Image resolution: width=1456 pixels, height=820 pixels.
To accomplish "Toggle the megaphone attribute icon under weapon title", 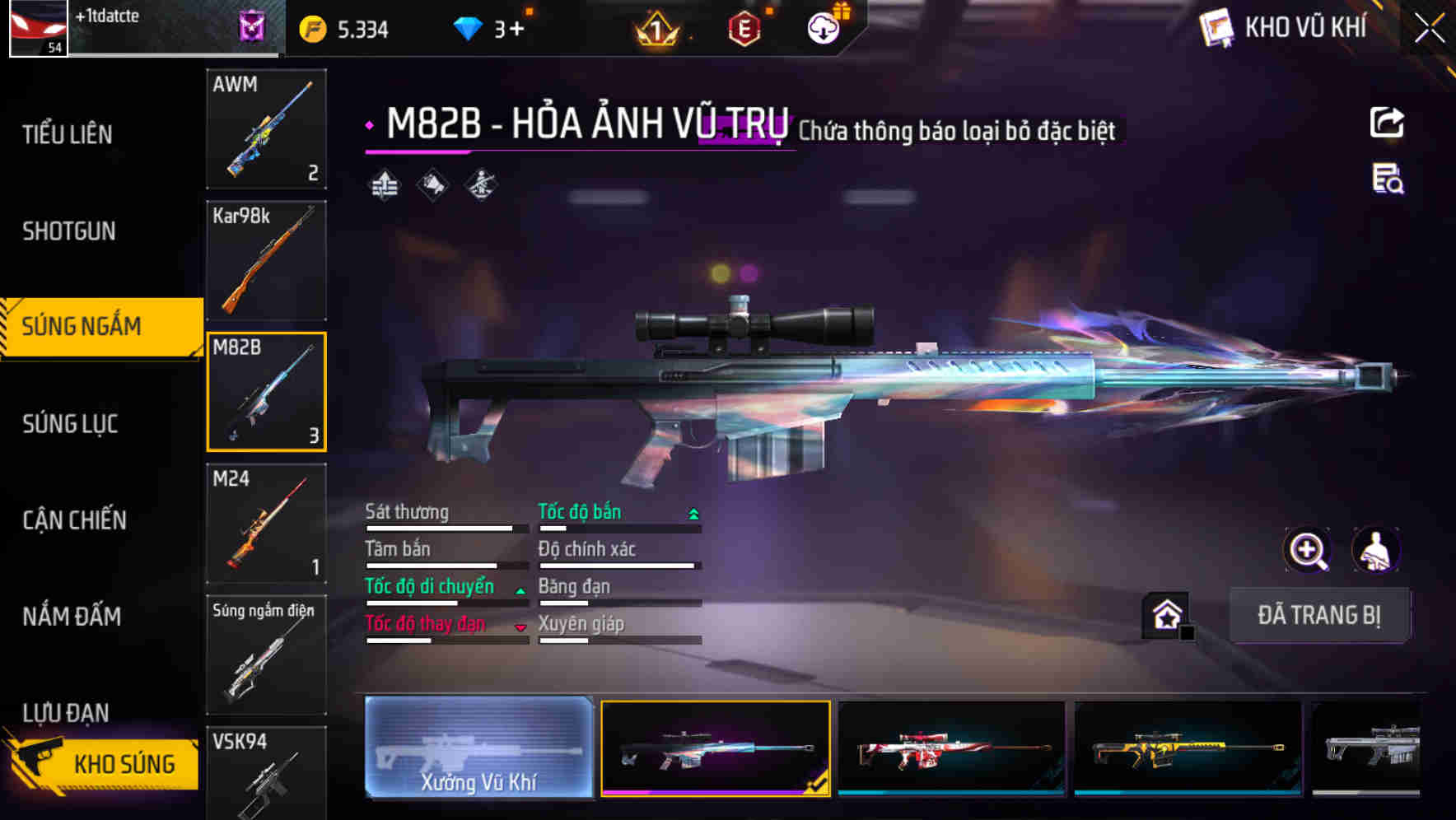I will 431,186.
